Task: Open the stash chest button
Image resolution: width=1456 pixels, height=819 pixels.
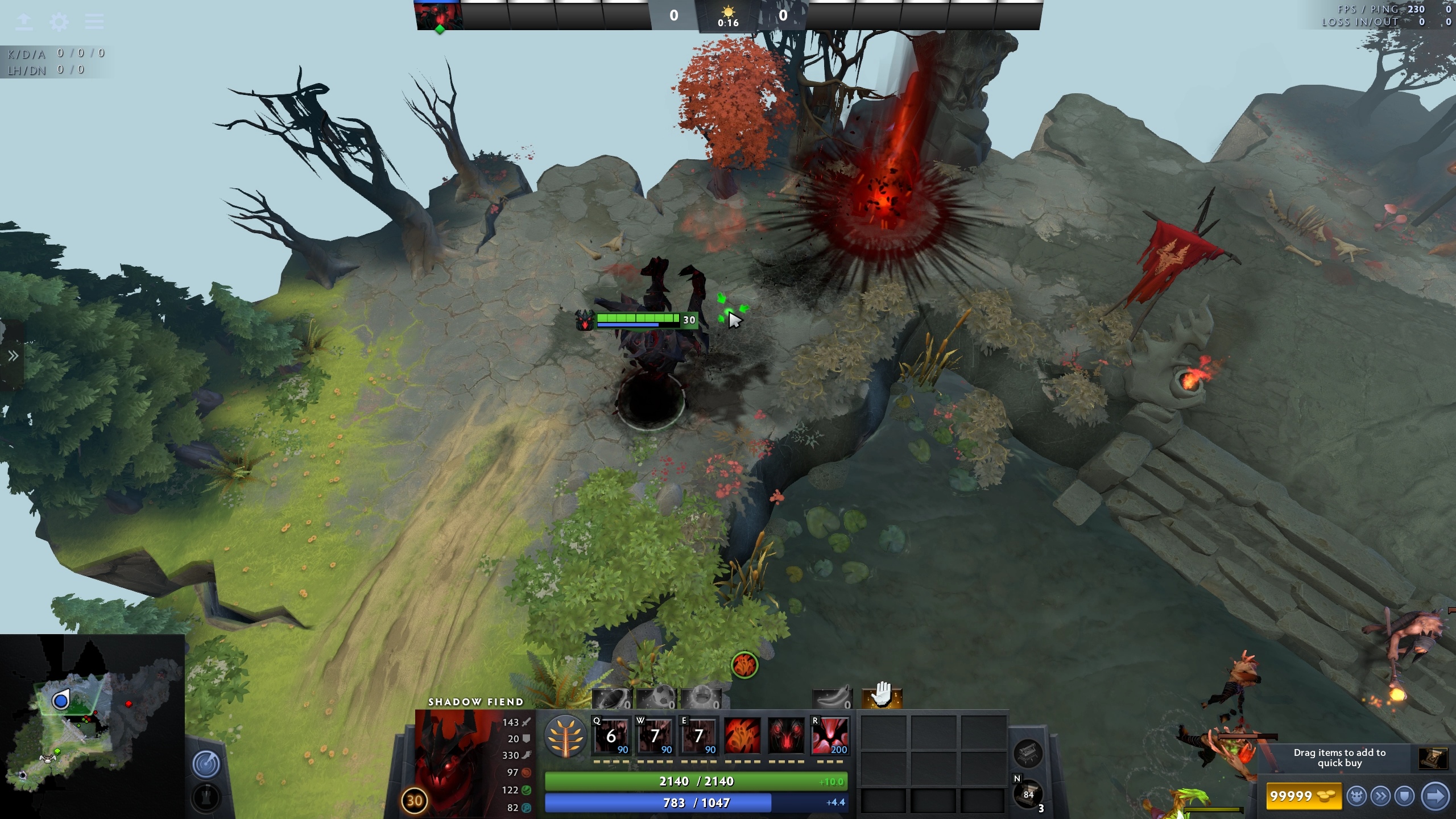Action: click(1028, 754)
